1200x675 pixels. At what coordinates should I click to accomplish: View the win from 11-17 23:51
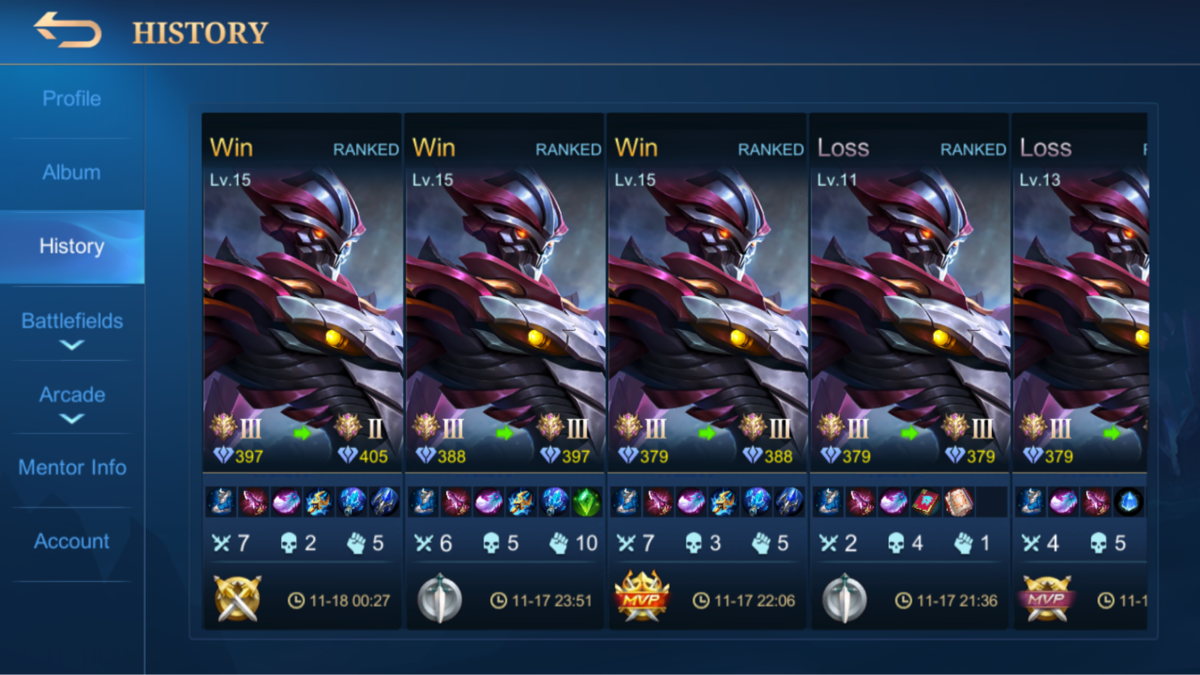[505, 370]
